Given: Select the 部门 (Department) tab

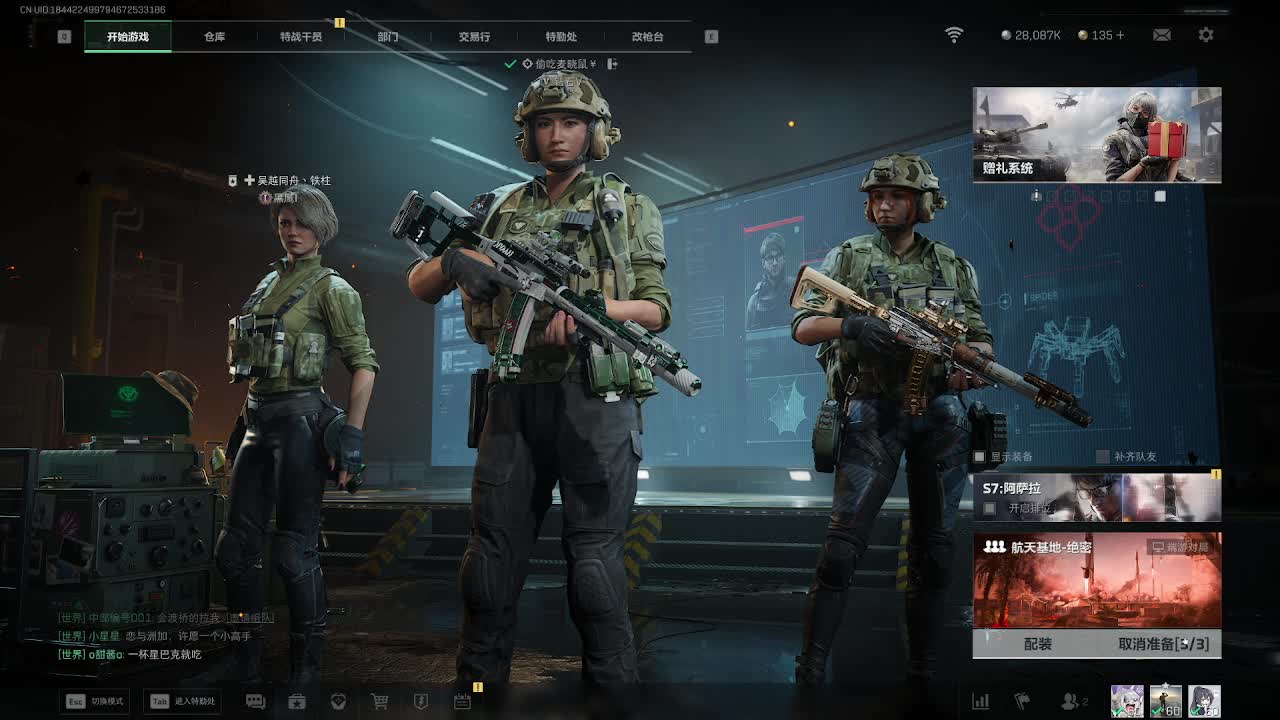Looking at the screenshot, I should tap(388, 37).
